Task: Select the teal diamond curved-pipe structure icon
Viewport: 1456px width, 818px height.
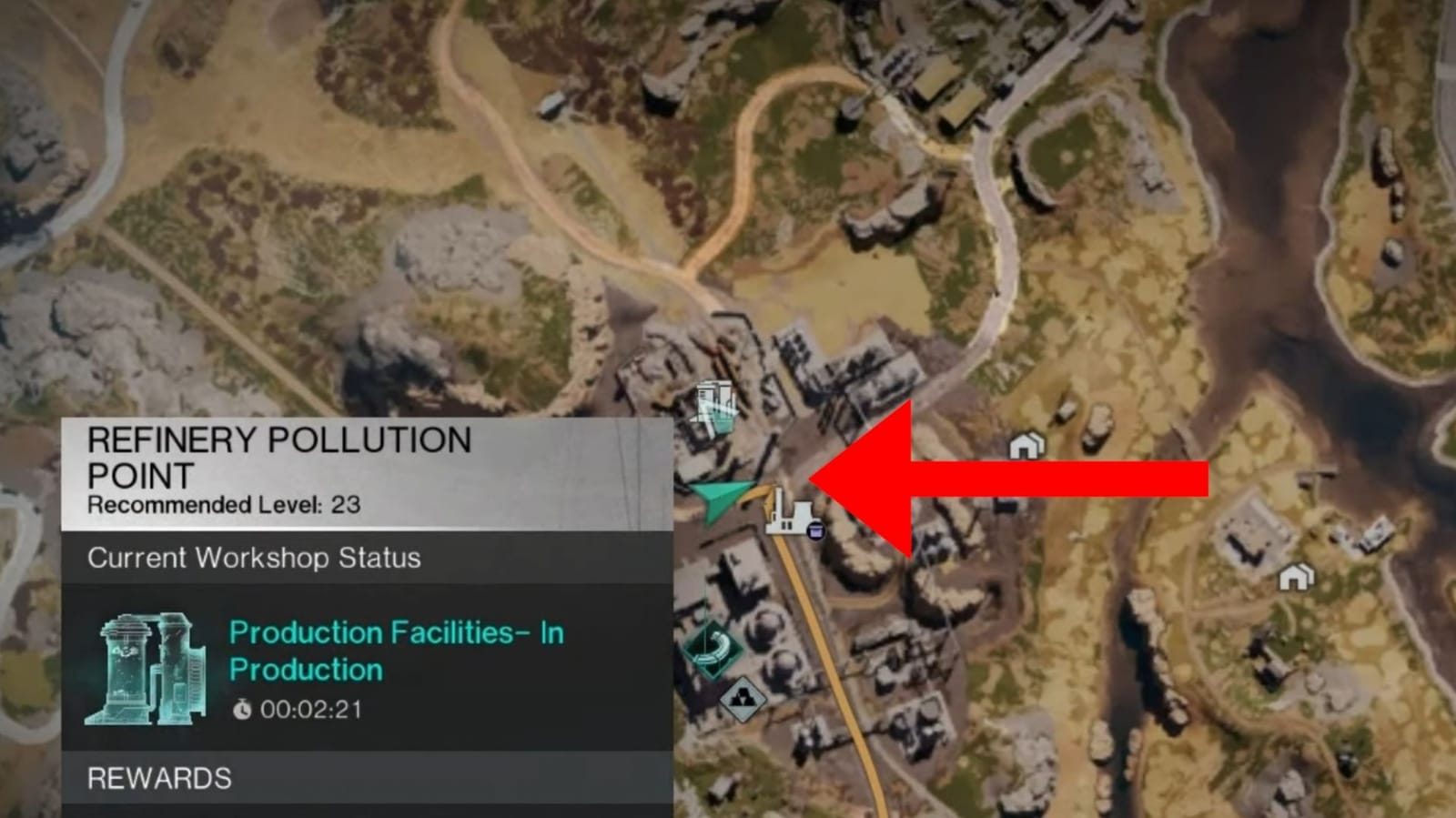Action: point(713,648)
